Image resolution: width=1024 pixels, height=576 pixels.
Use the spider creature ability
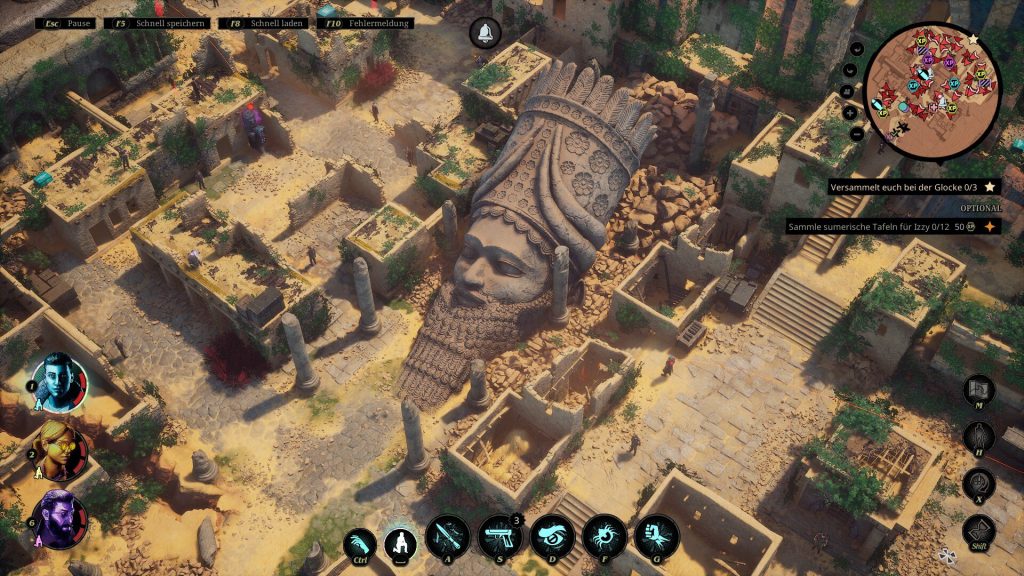603,538
